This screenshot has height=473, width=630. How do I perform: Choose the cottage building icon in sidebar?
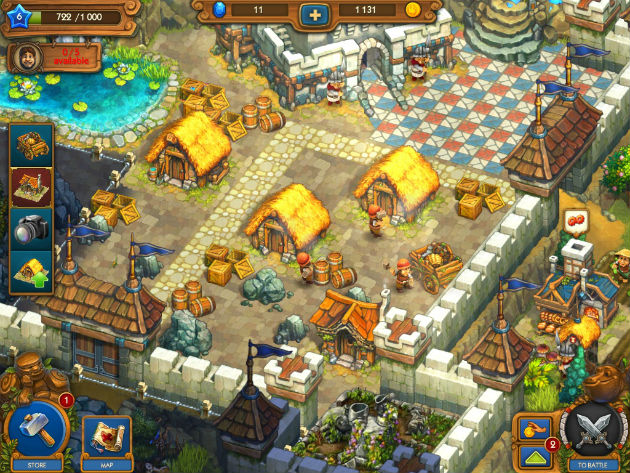(32, 187)
